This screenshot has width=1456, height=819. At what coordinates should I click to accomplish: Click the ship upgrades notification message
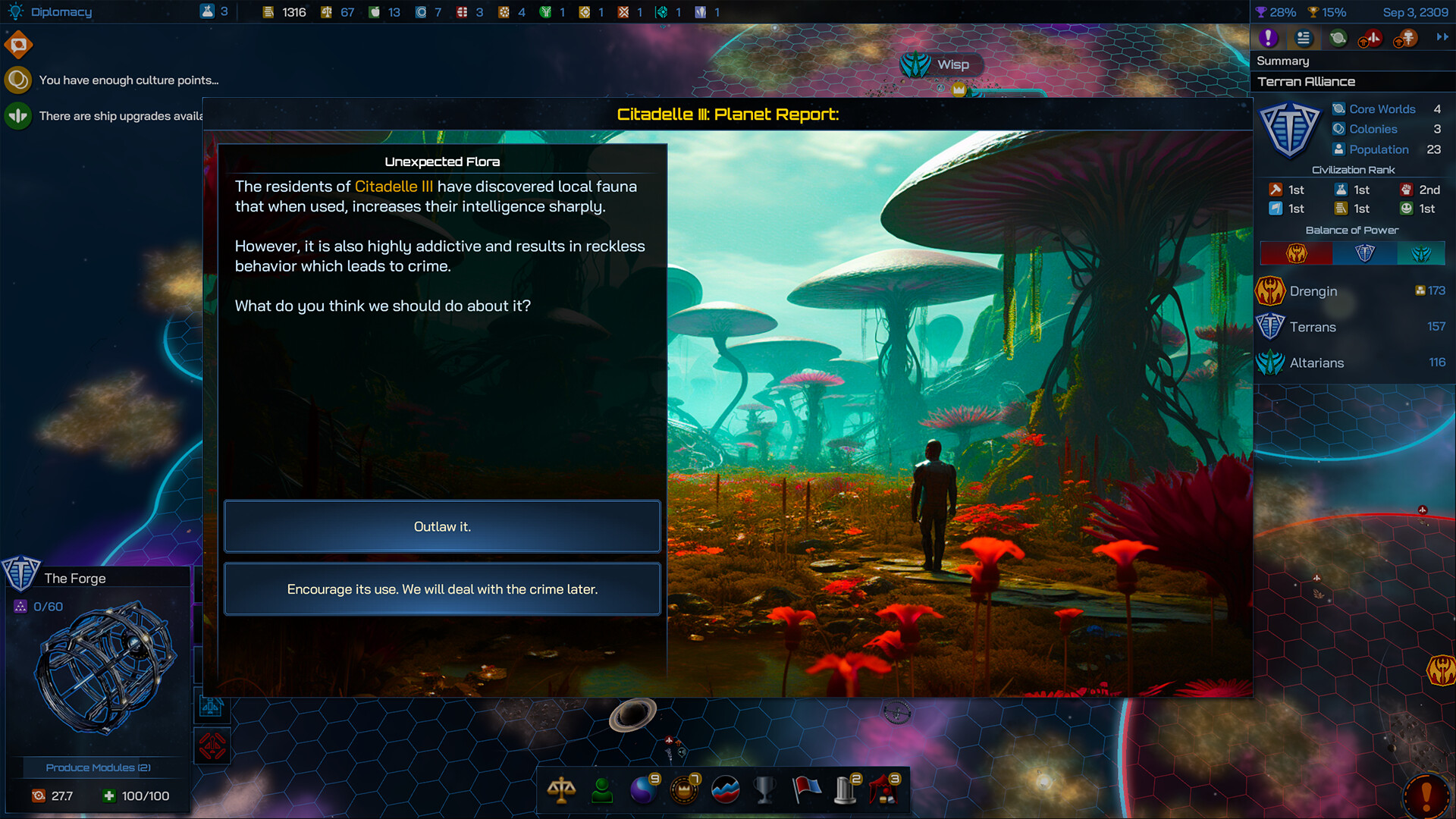click(x=121, y=116)
